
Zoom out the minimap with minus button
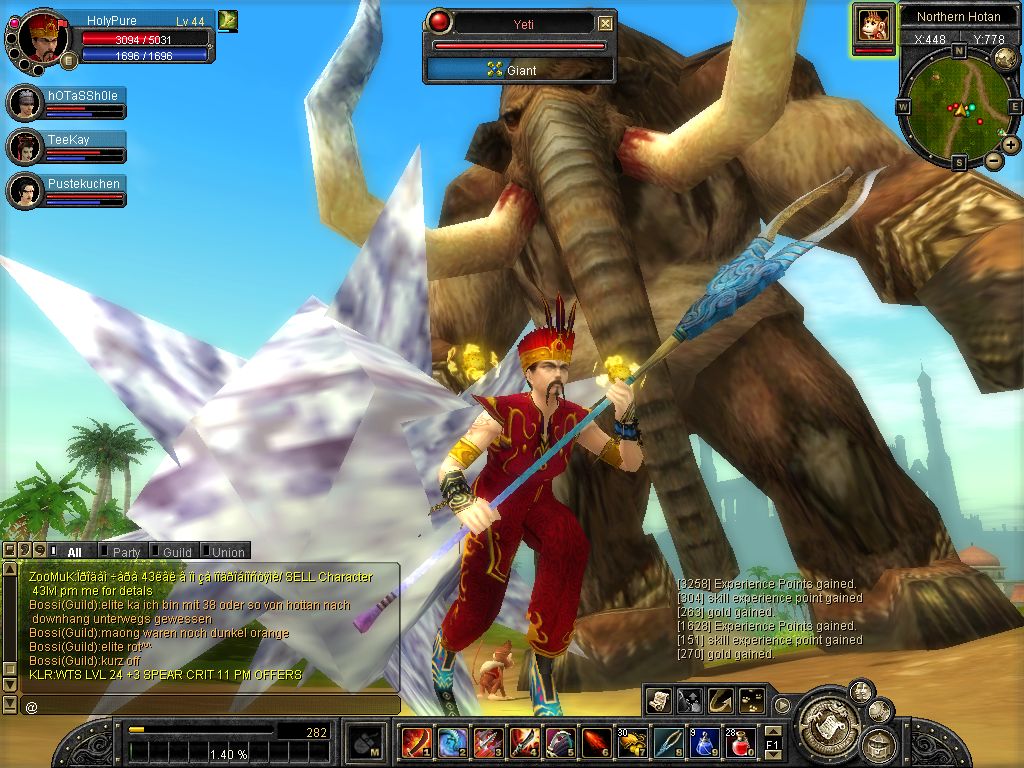pyautogui.click(x=993, y=160)
